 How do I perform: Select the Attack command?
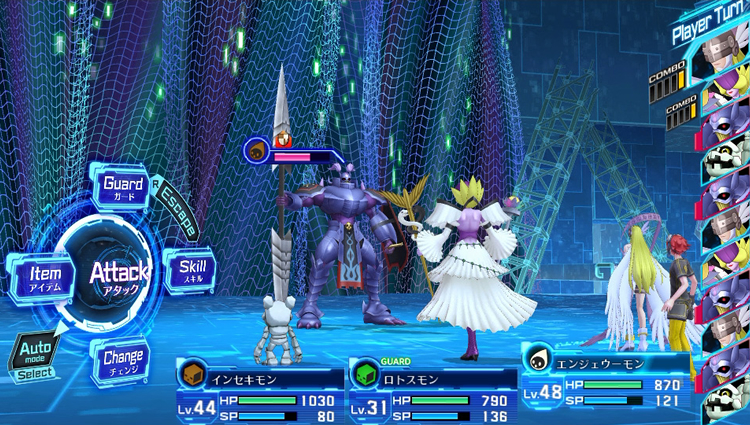pos(119,273)
